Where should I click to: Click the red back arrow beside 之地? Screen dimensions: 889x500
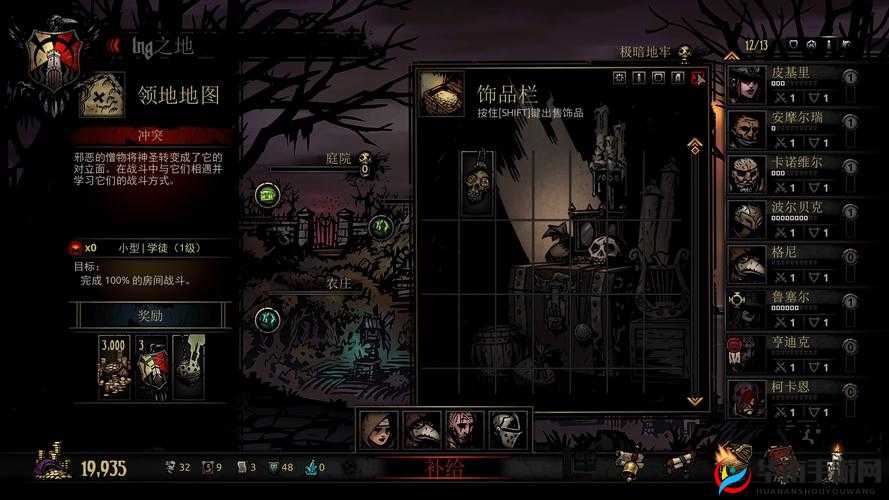114,44
